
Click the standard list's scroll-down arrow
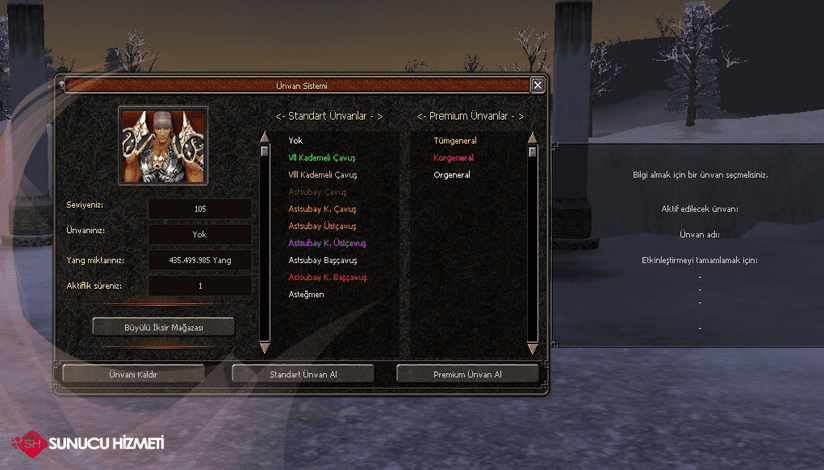point(265,347)
